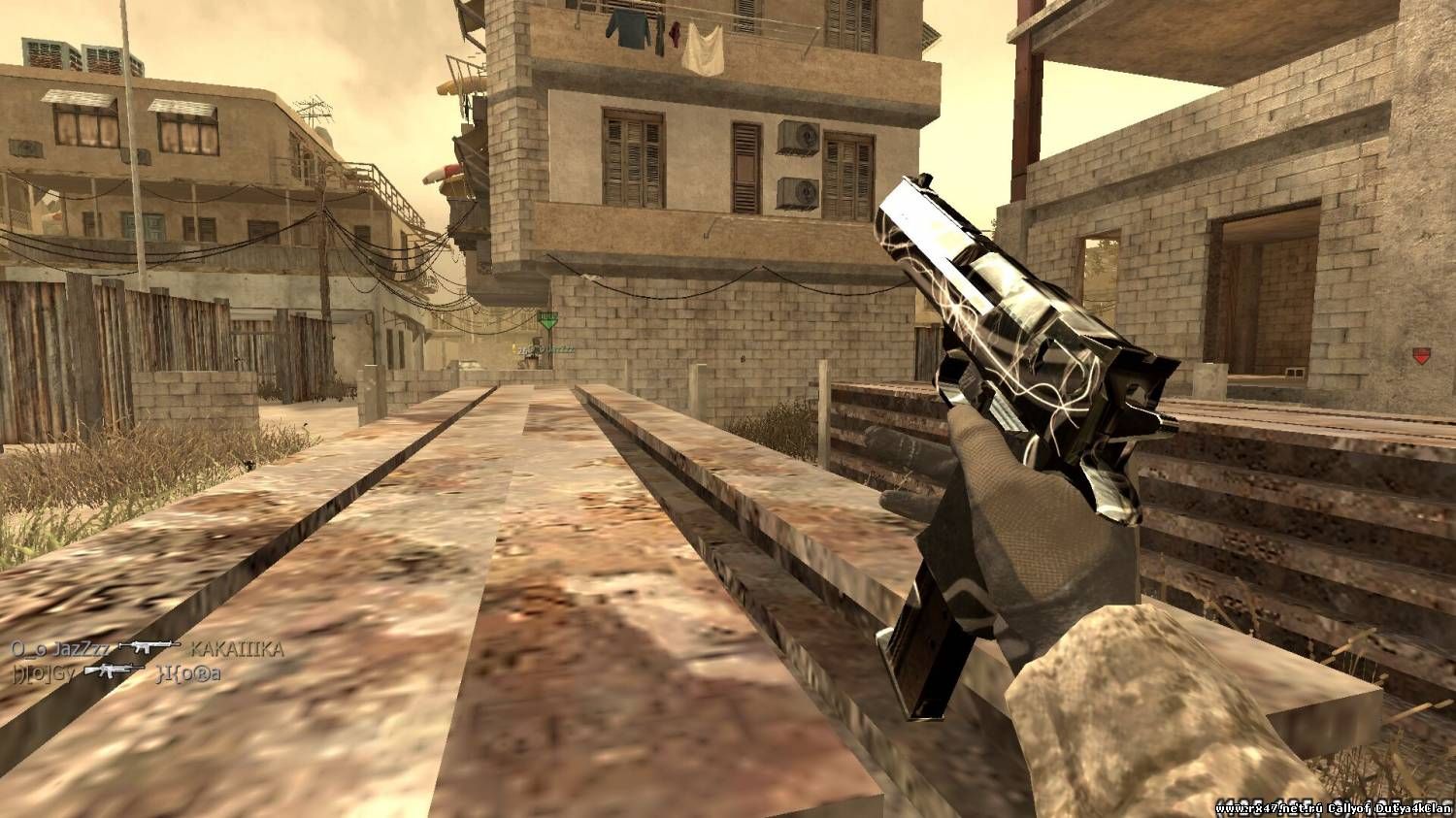1456x818 pixels.
Task: Select the O_o JazZzz killer name
Action: click(60, 649)
